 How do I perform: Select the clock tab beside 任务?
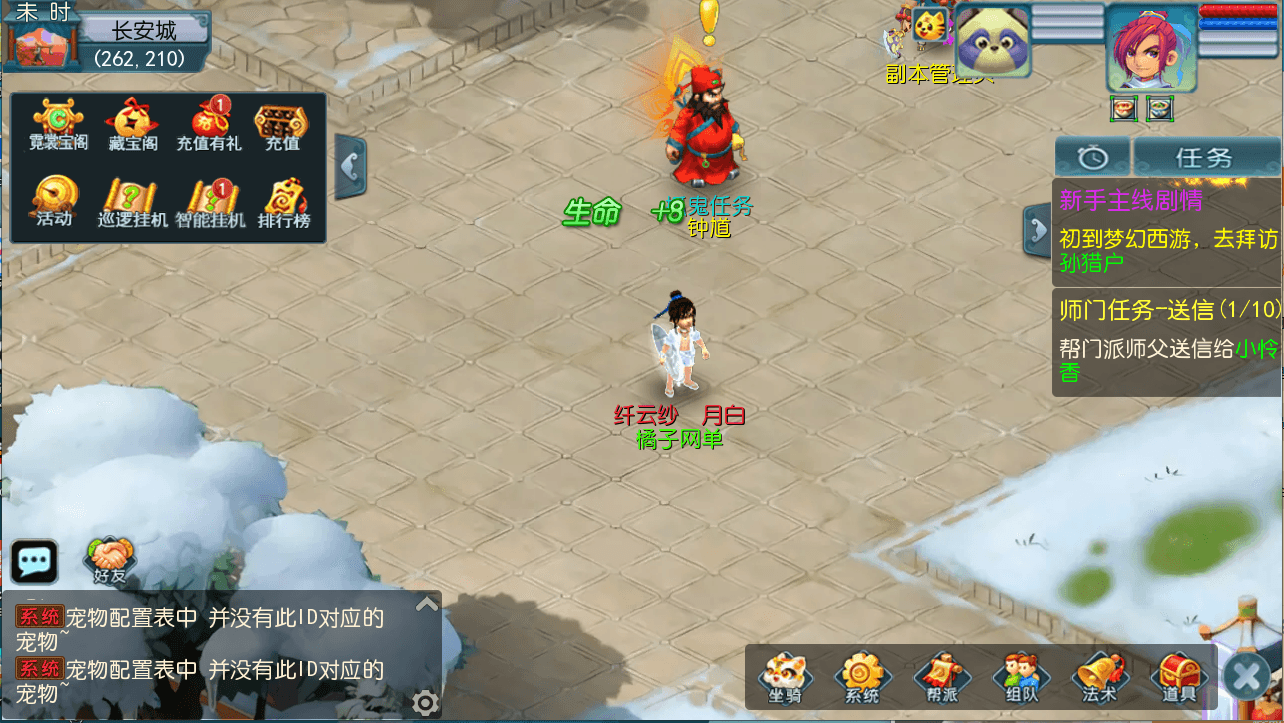(1093, 157)
